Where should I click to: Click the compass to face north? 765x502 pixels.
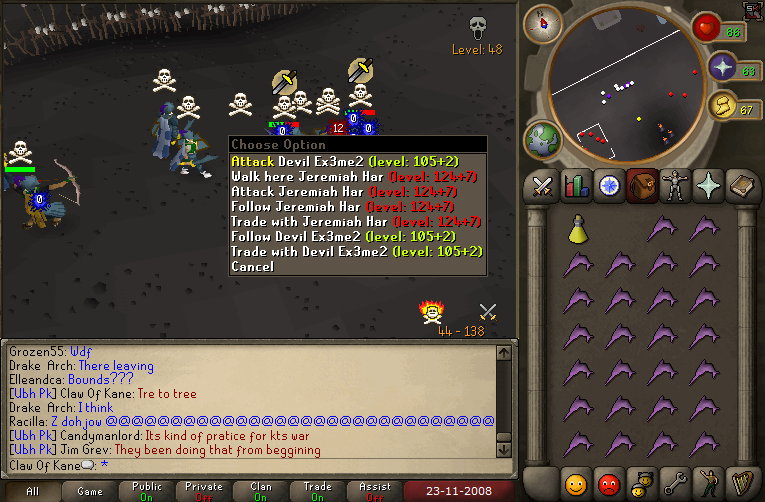pos(543,23)
